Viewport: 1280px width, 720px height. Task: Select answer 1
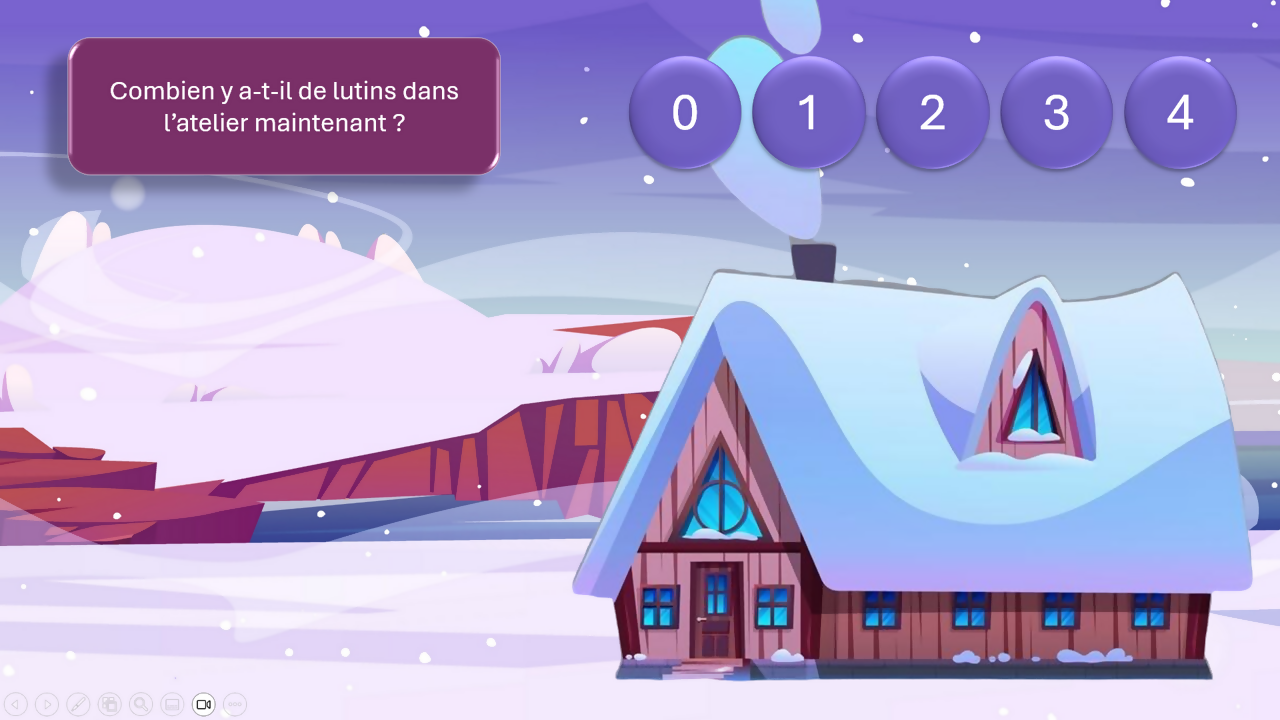[809, 112]
